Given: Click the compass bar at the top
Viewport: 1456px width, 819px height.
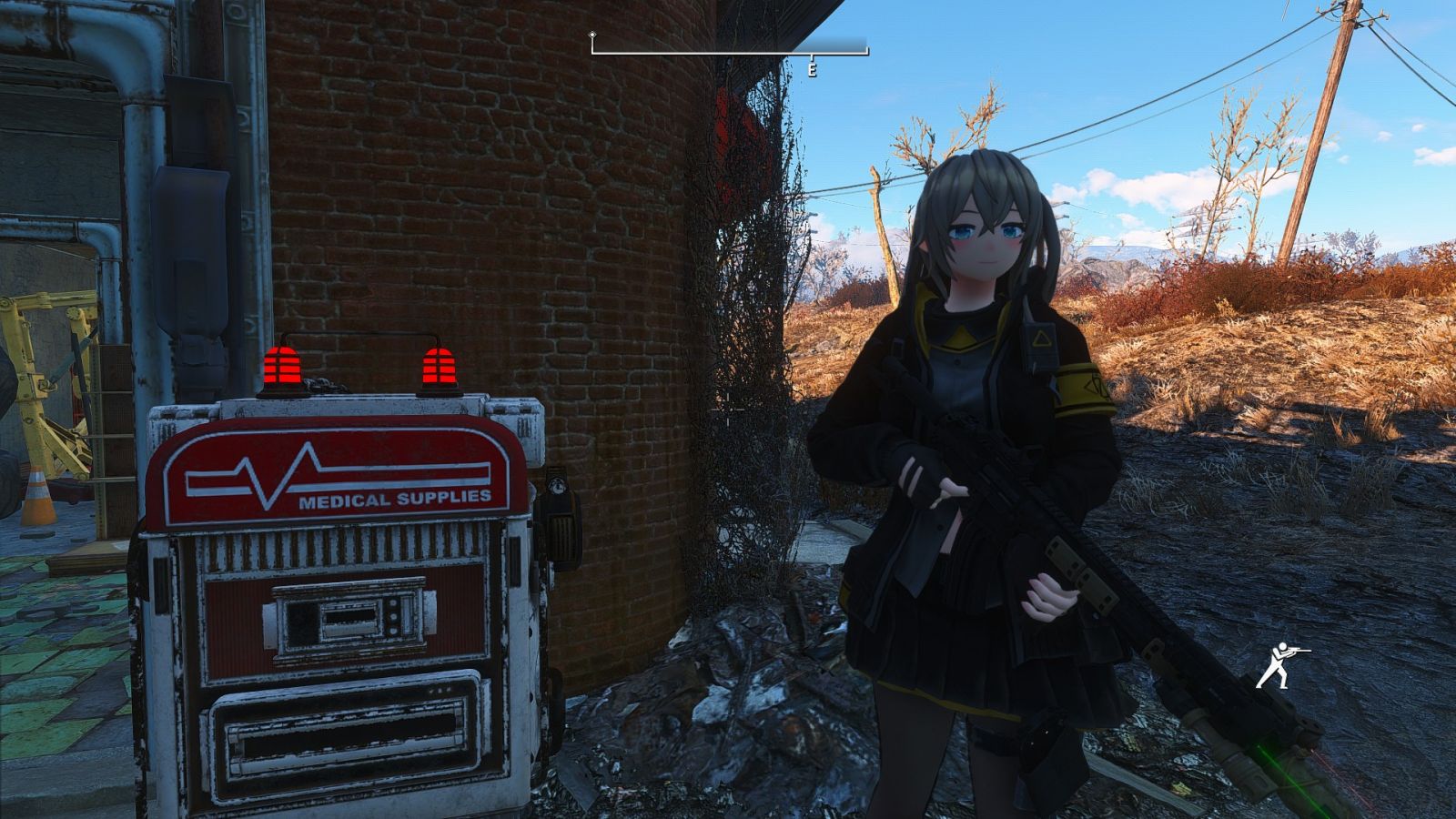Looking at the screenshot, I should click(x=729, y=50).
